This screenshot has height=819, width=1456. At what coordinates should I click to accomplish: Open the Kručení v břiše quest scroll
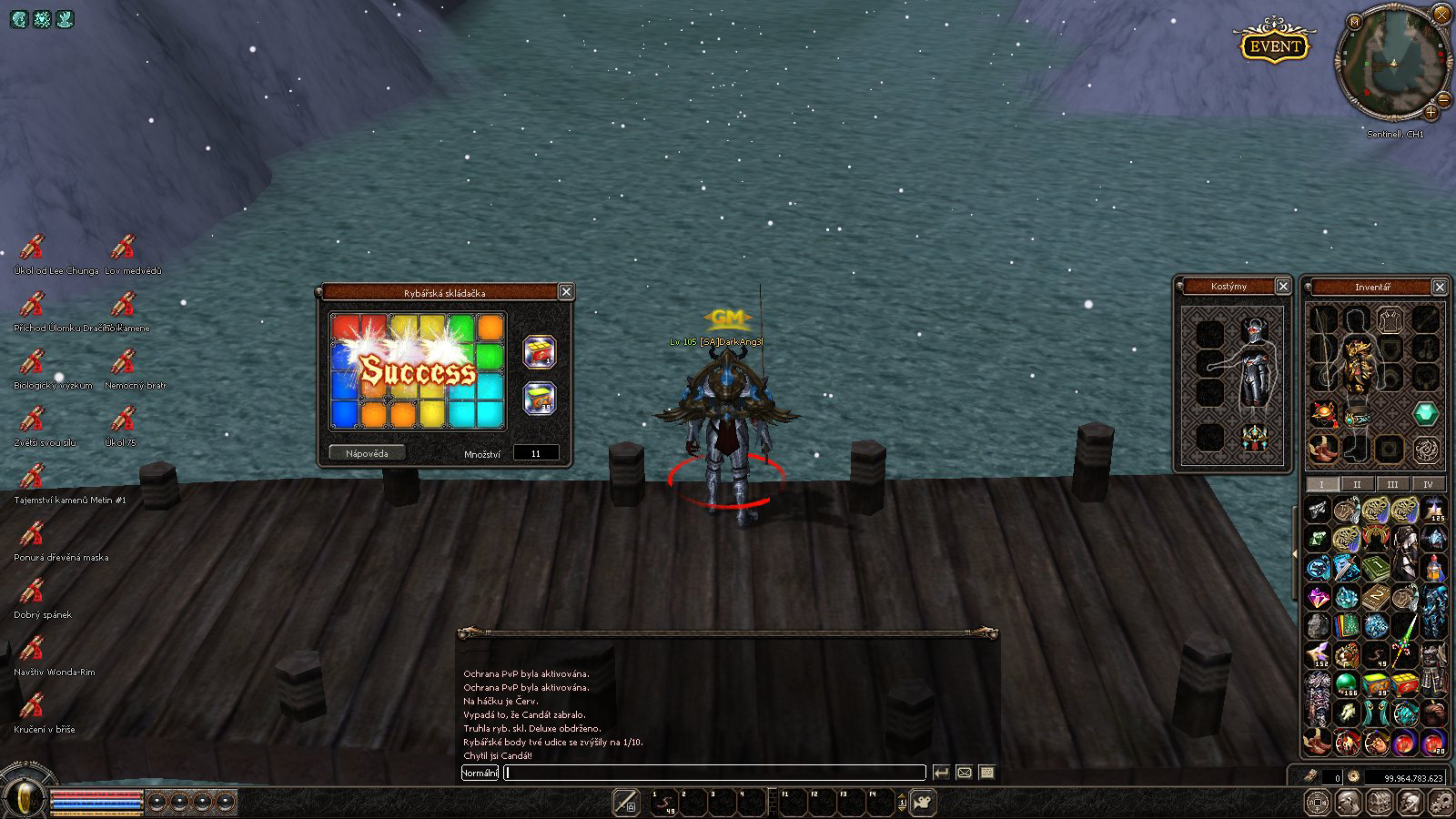pyautogui.click(x=33, y=706)
